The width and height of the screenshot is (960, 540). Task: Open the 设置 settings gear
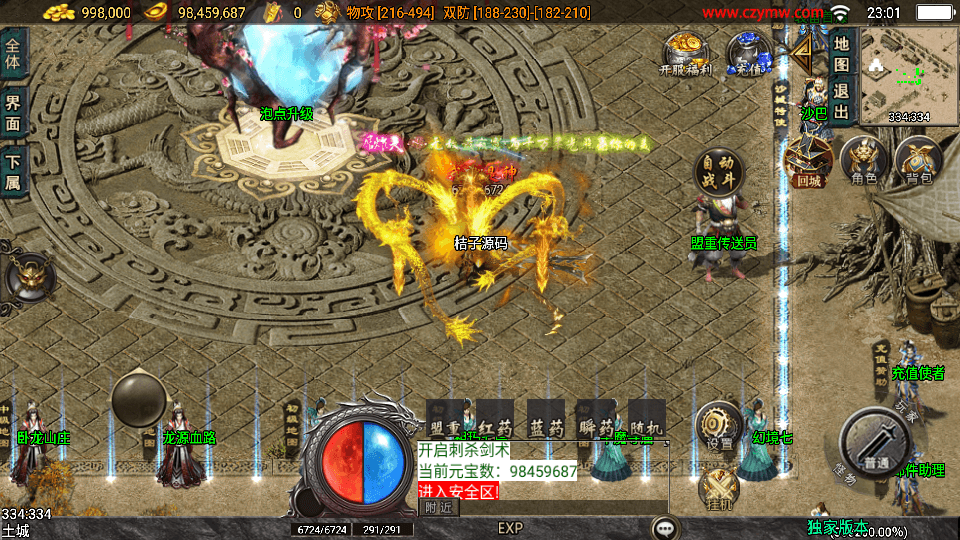(718, 426)
